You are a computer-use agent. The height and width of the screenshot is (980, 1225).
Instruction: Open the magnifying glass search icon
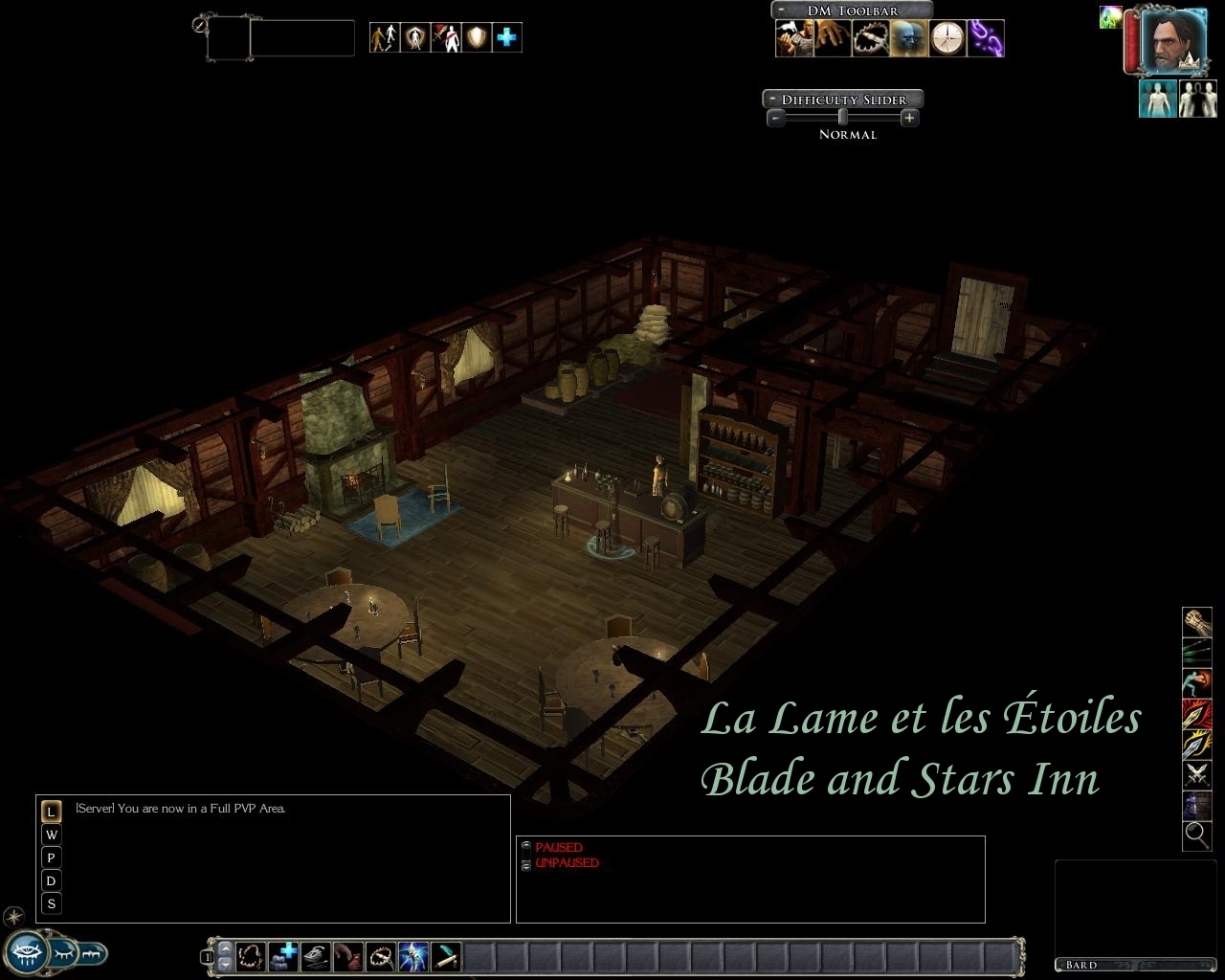click(1197, 835)
